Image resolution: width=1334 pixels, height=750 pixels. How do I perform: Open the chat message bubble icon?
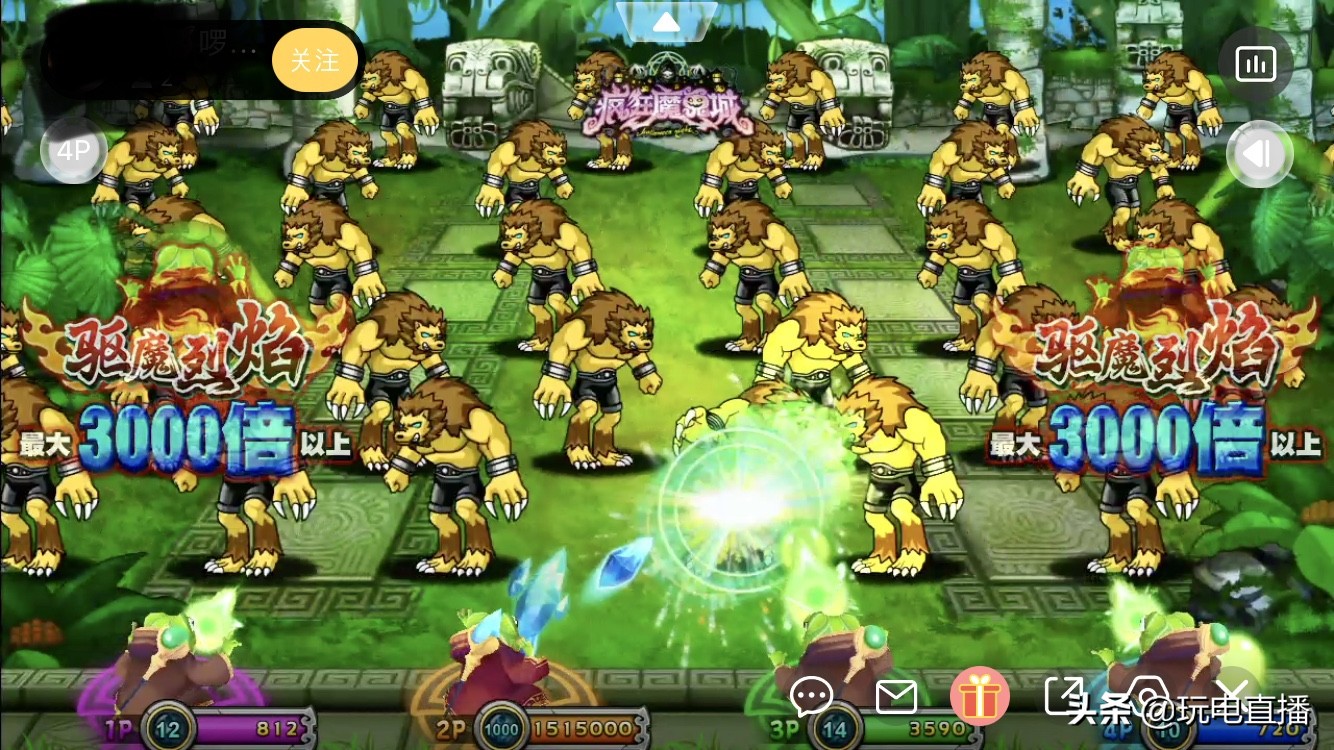[811, 697]
